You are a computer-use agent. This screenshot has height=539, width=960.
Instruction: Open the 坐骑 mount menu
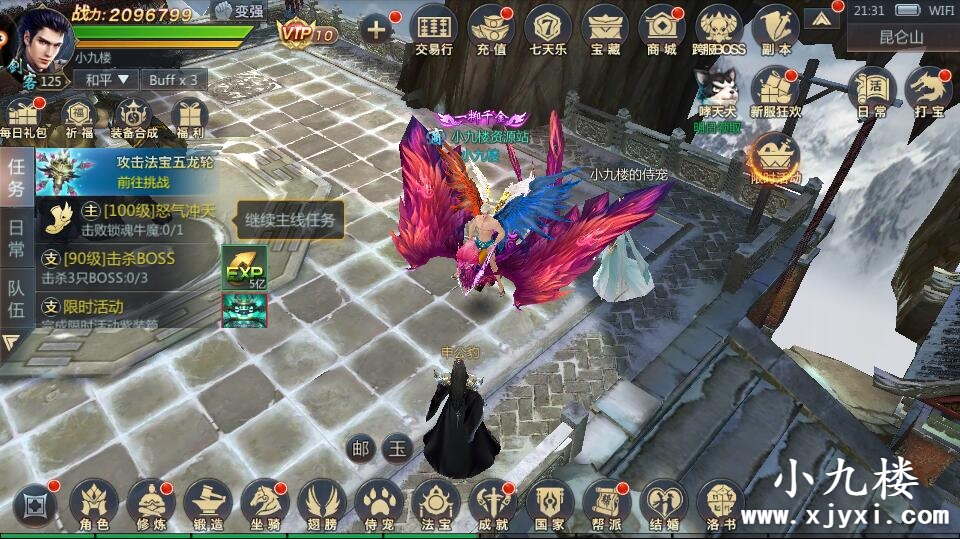tap(265, 503)
